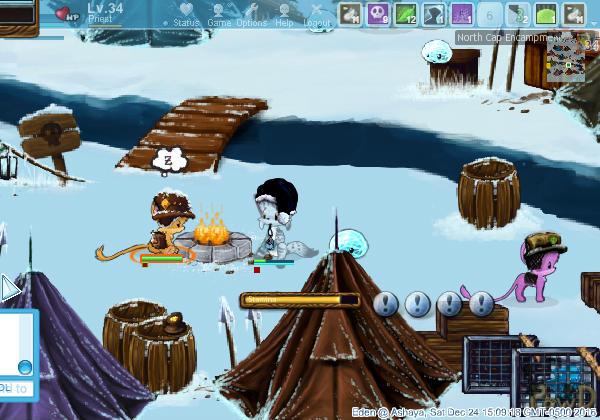Use the green hotbar skill numbered 12
600x420 pixels.
(x=406, y=14)
